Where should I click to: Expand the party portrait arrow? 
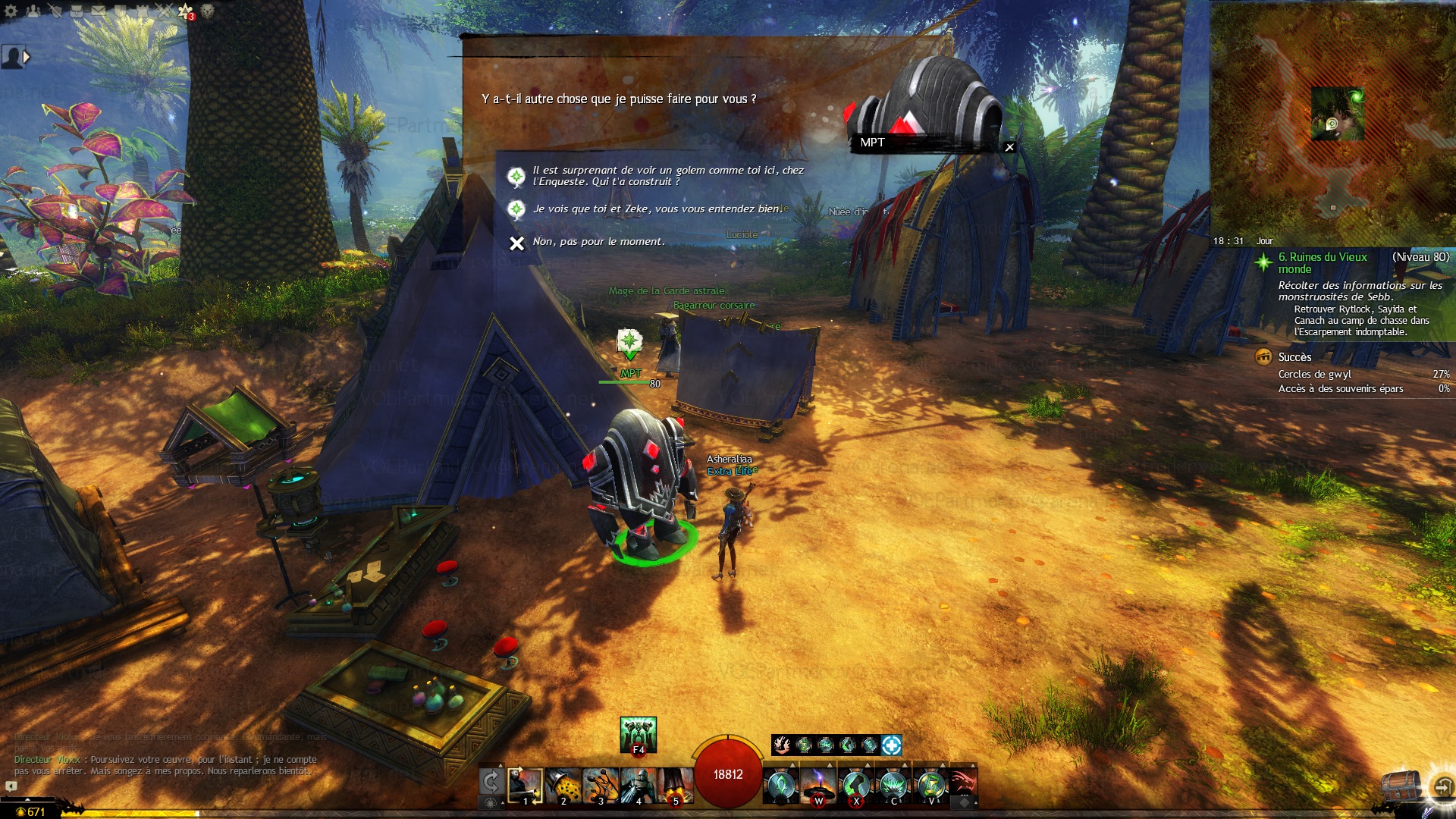click(x=27, y=56)
